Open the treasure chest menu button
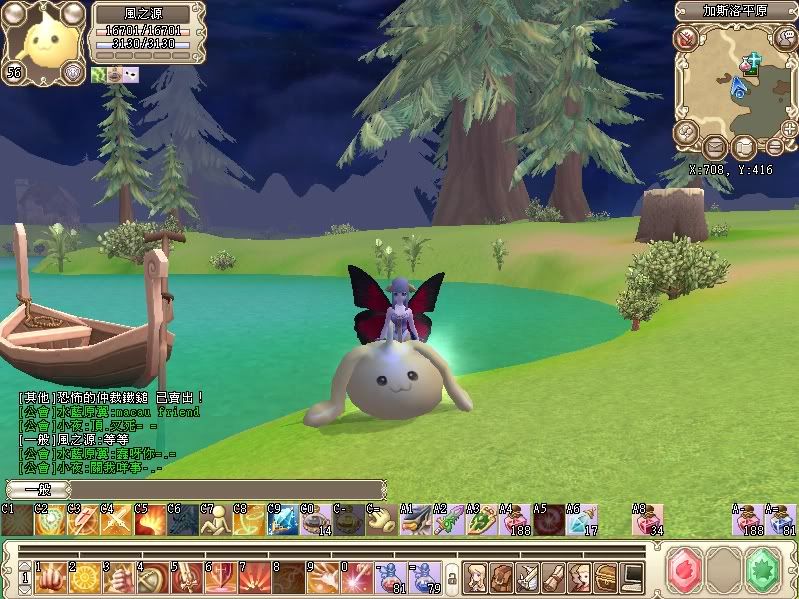 point(606,577)
